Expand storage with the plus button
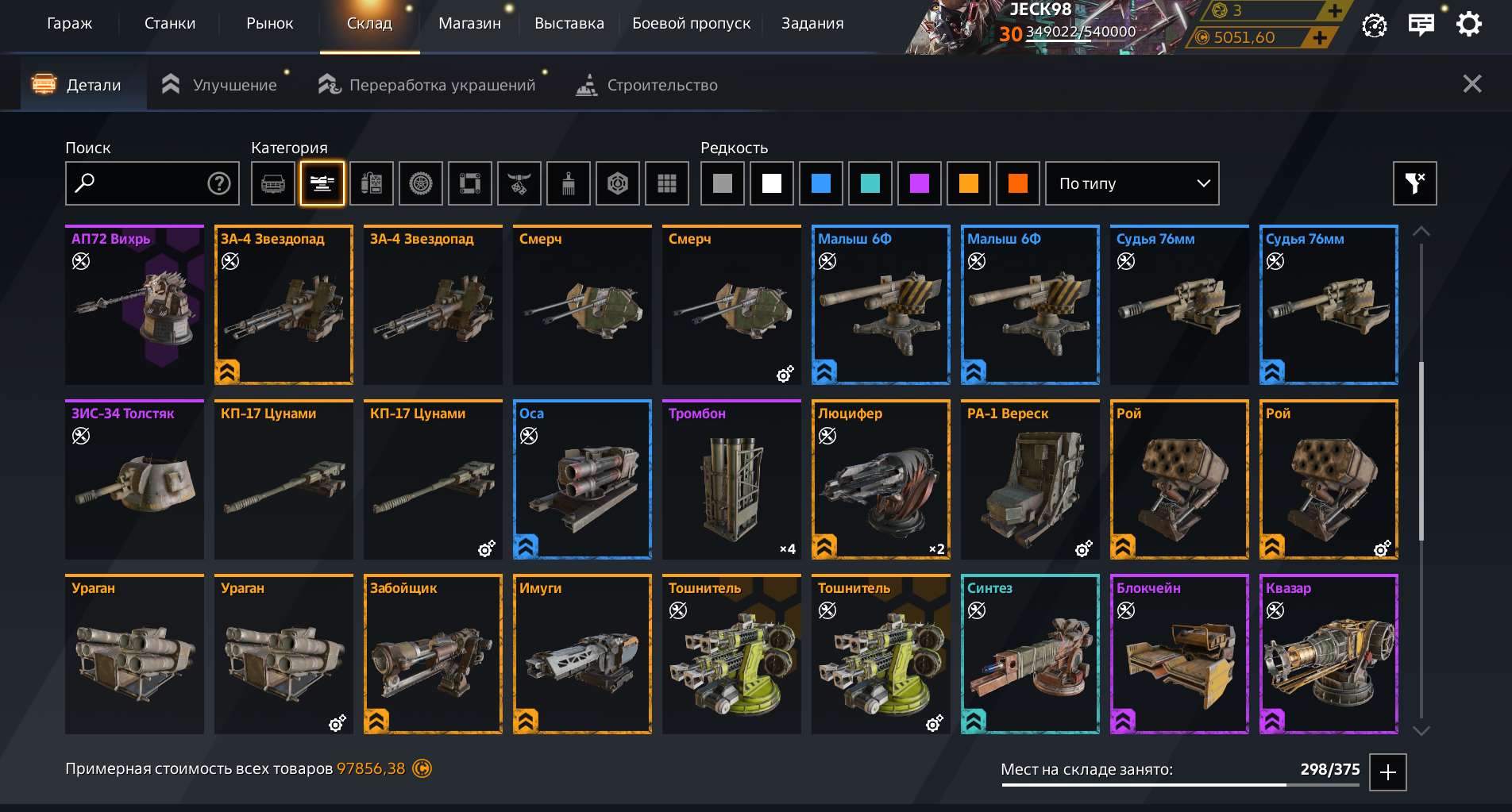The width and height of the screenshot is (1512, 812). (x=1388, y=772)
